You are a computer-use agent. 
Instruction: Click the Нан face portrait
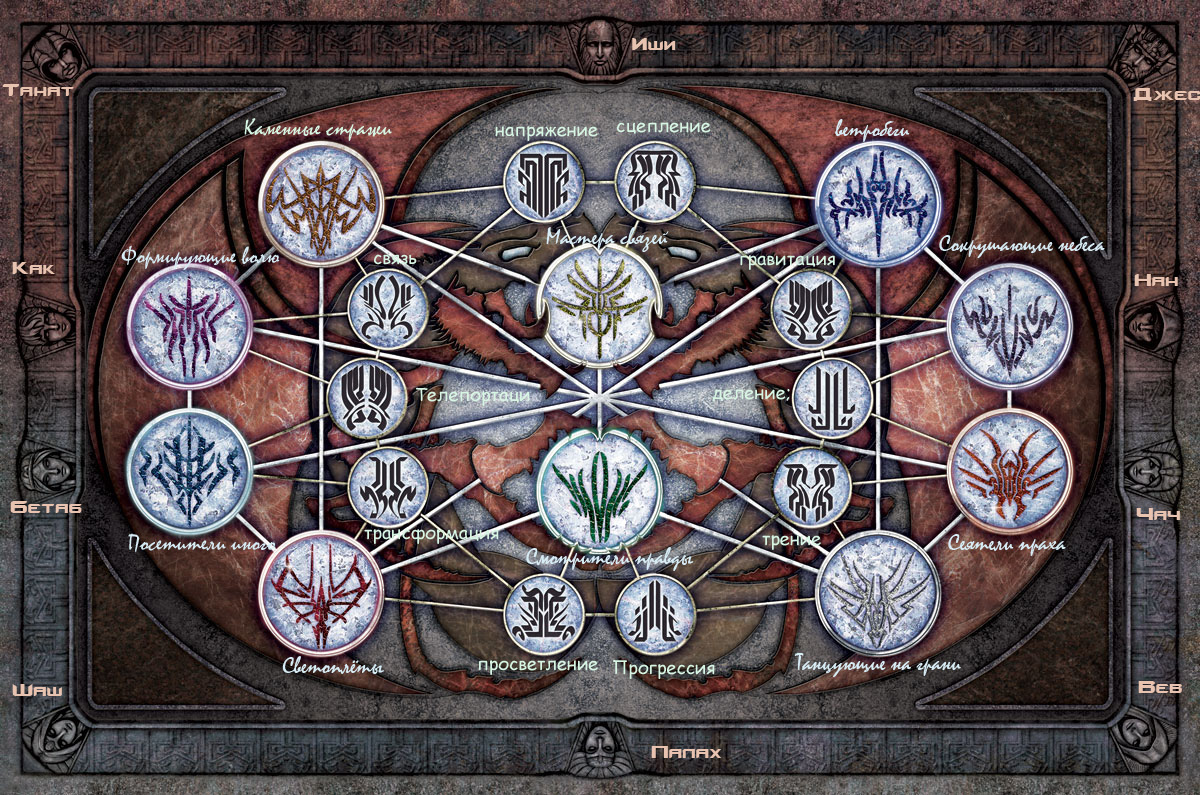tap(1145, 322)
